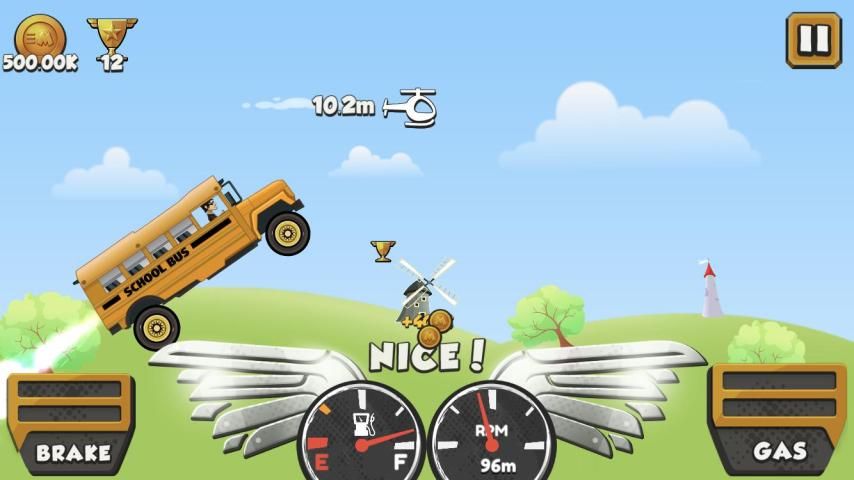The width and height of the screenshot is (854, 480).
Task: Pause the game with the pause button
Action: click(813, 40)
